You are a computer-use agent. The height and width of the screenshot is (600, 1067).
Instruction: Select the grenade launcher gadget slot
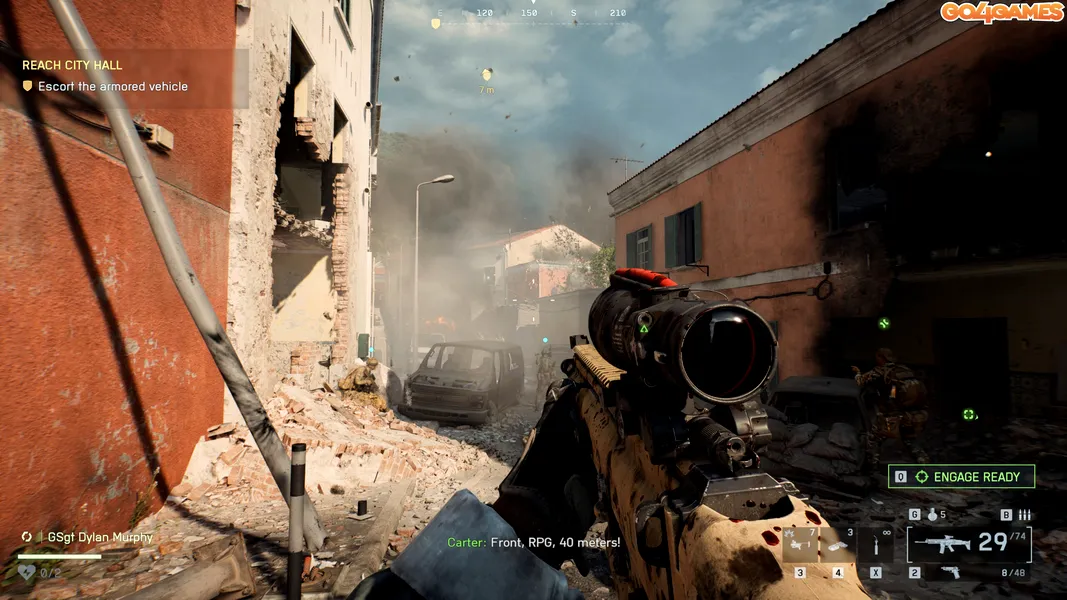[800, 545]
